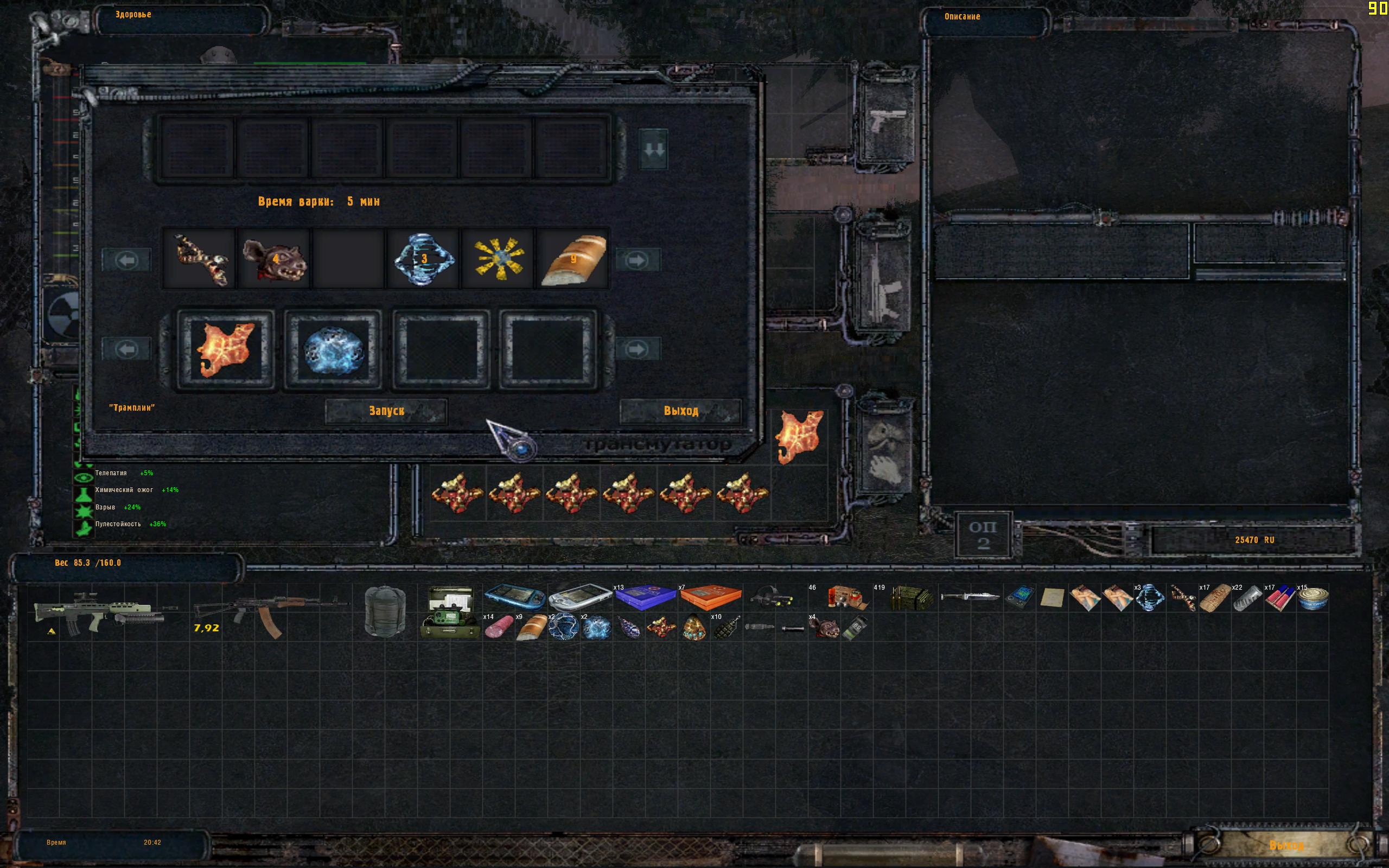Choose the blue porous stone artifact slot
Viewport: 1389px width, 868px height.
point(333,349)
